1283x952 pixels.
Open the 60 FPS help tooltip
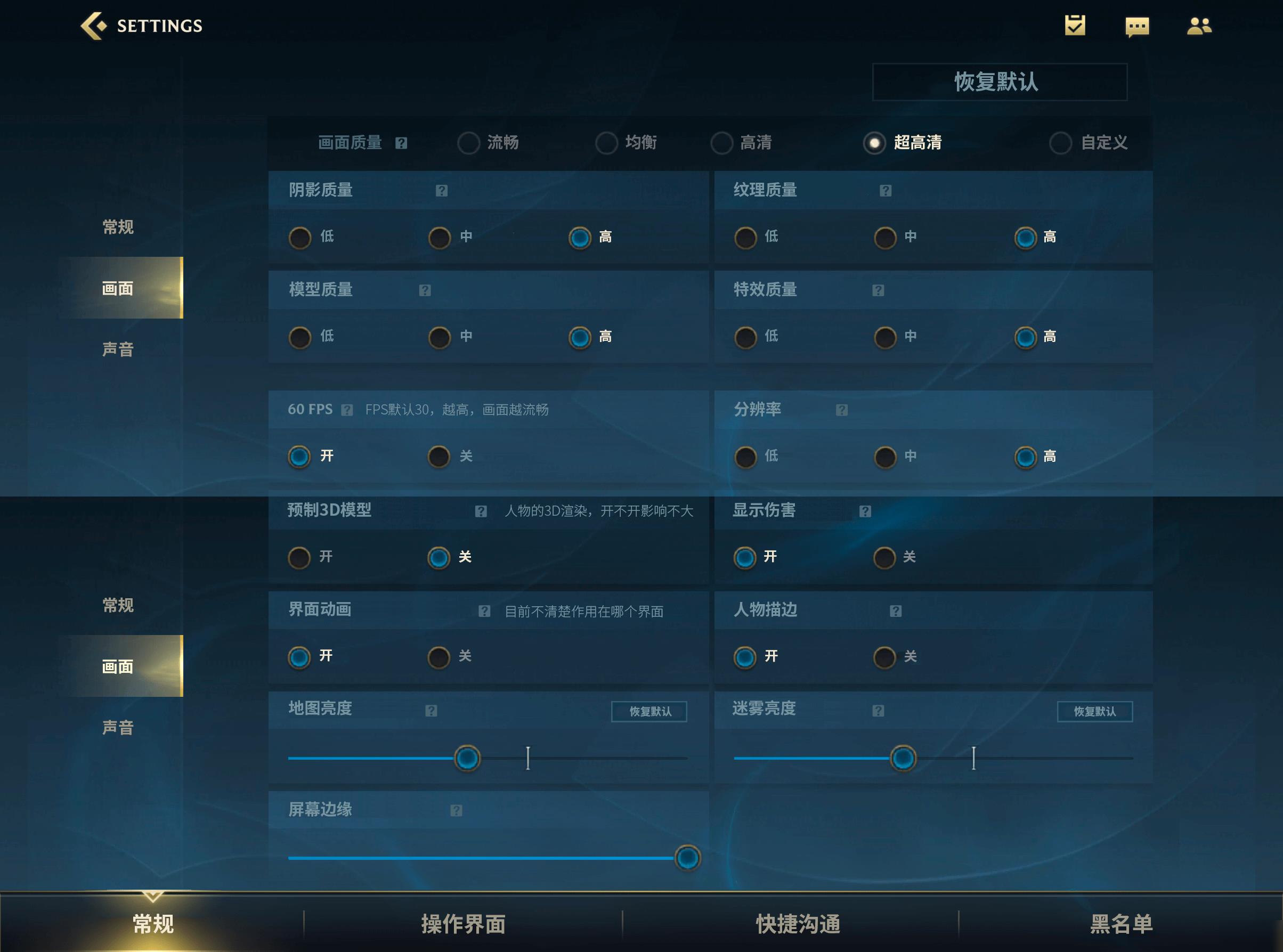coord(346,410)
